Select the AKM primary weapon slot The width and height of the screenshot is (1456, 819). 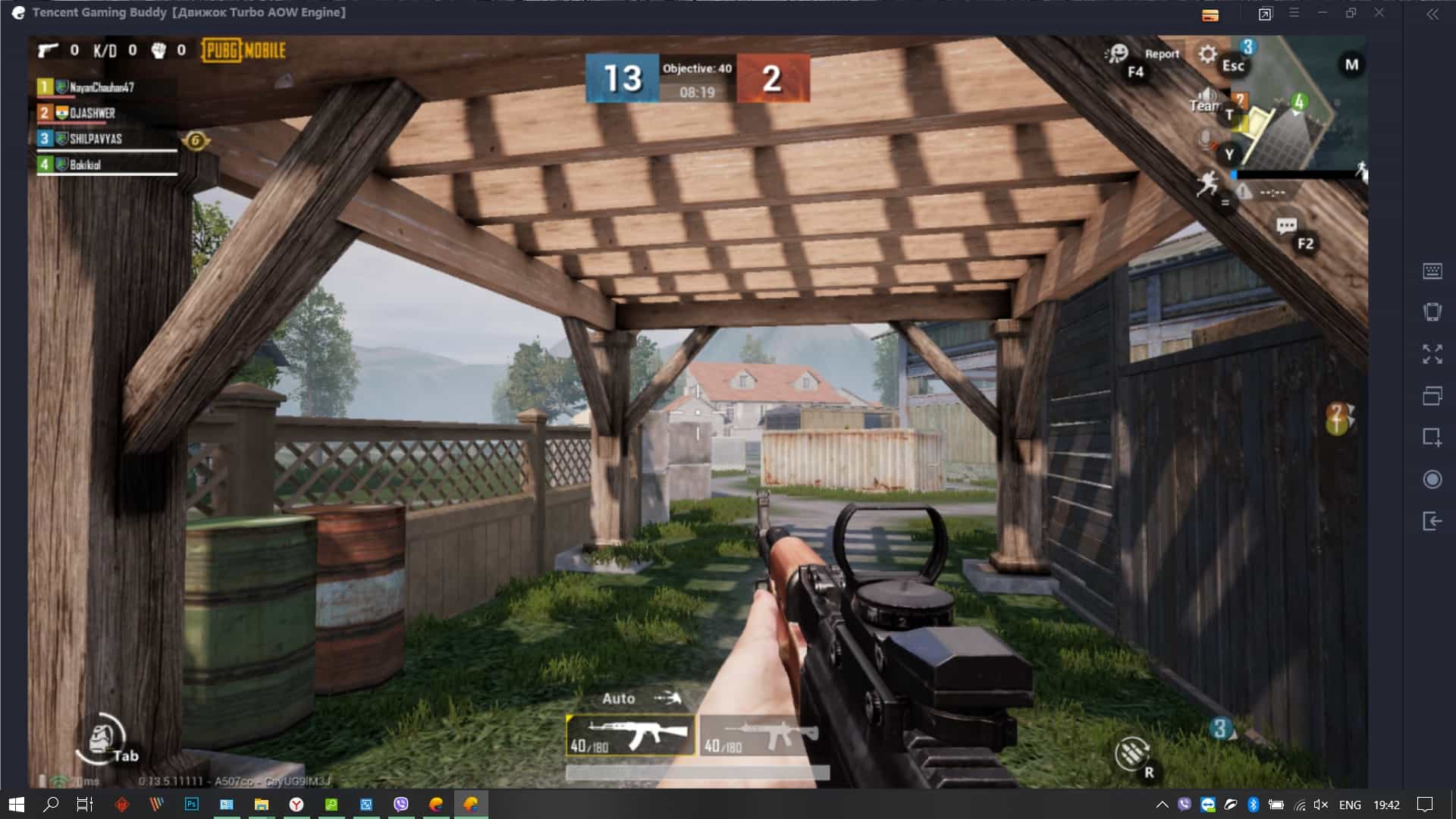pyautogui.click(x=630, y=735)
